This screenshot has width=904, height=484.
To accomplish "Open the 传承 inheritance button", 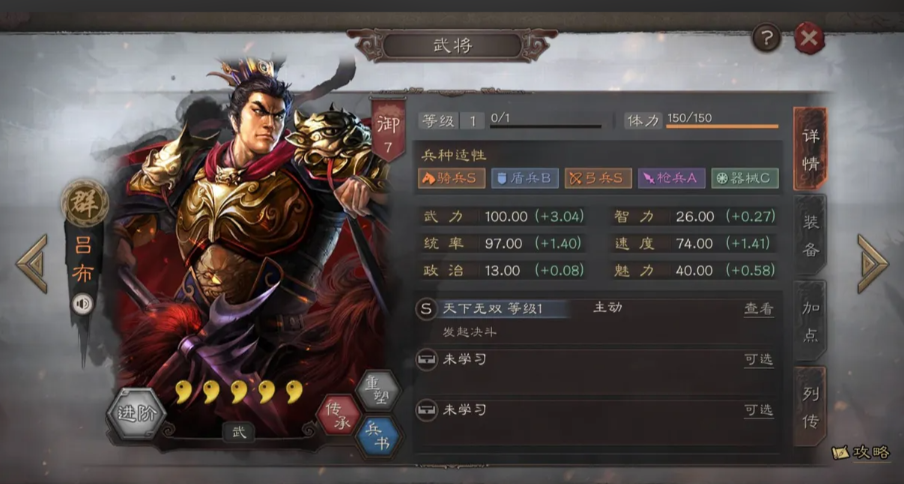I will 338,414.
